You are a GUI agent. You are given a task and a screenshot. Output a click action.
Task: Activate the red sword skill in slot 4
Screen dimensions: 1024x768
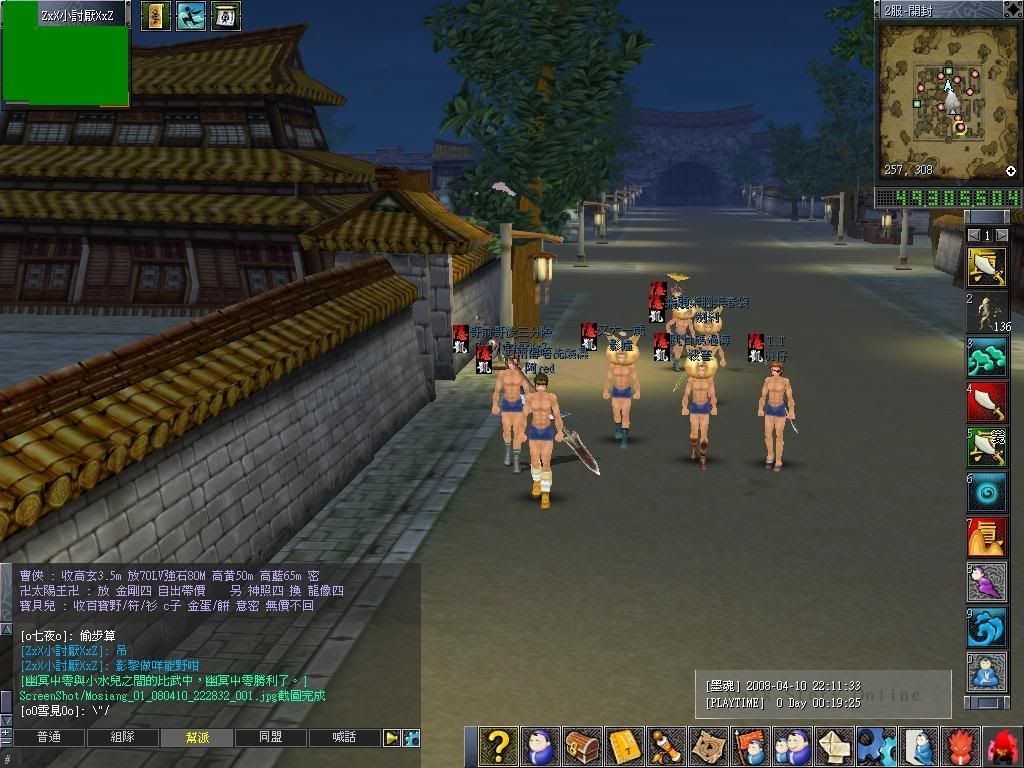coord(987,402)
